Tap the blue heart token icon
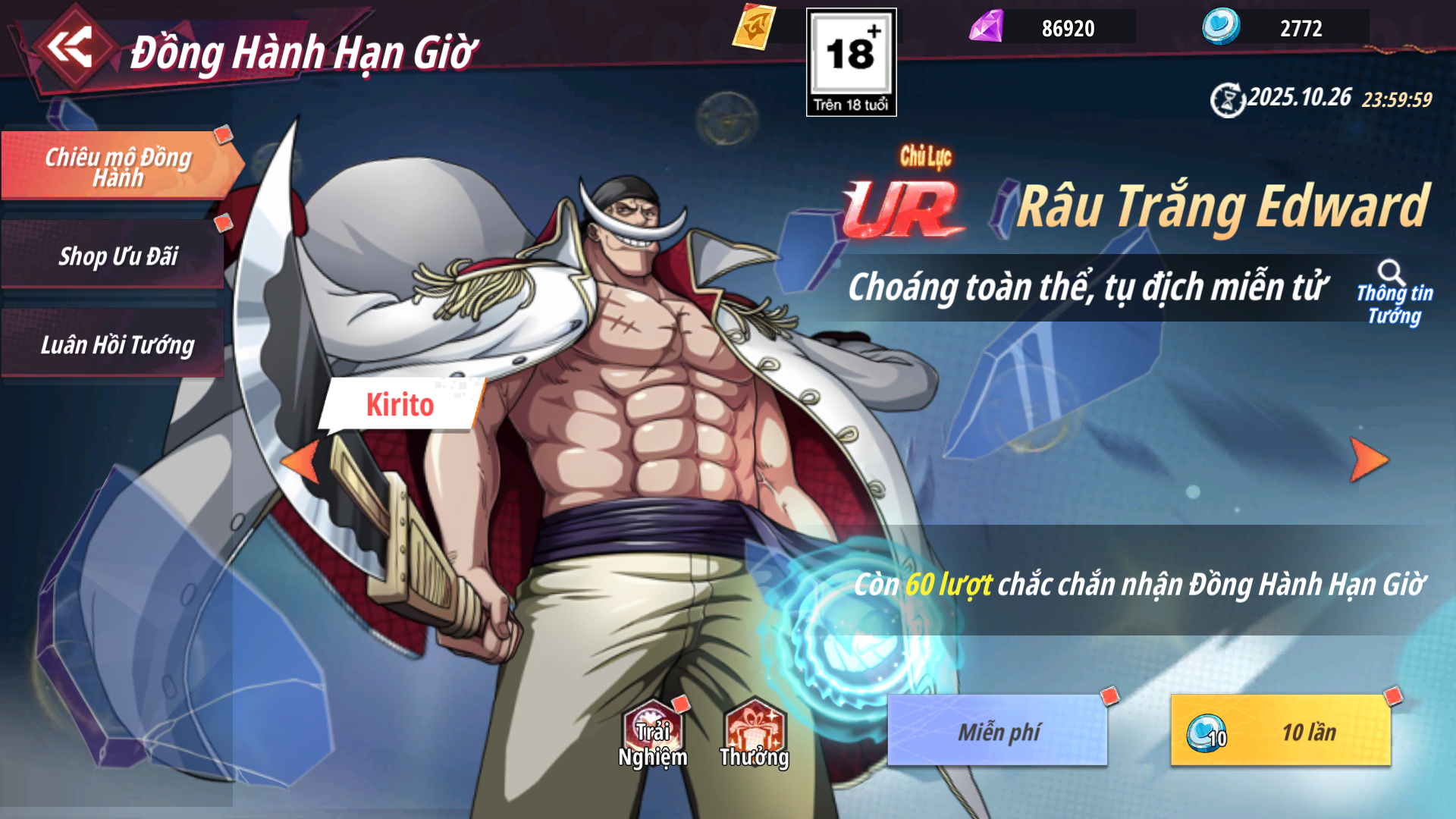Image resolution: width=1456 pixels, height=819 pixels. [1221, 27]
